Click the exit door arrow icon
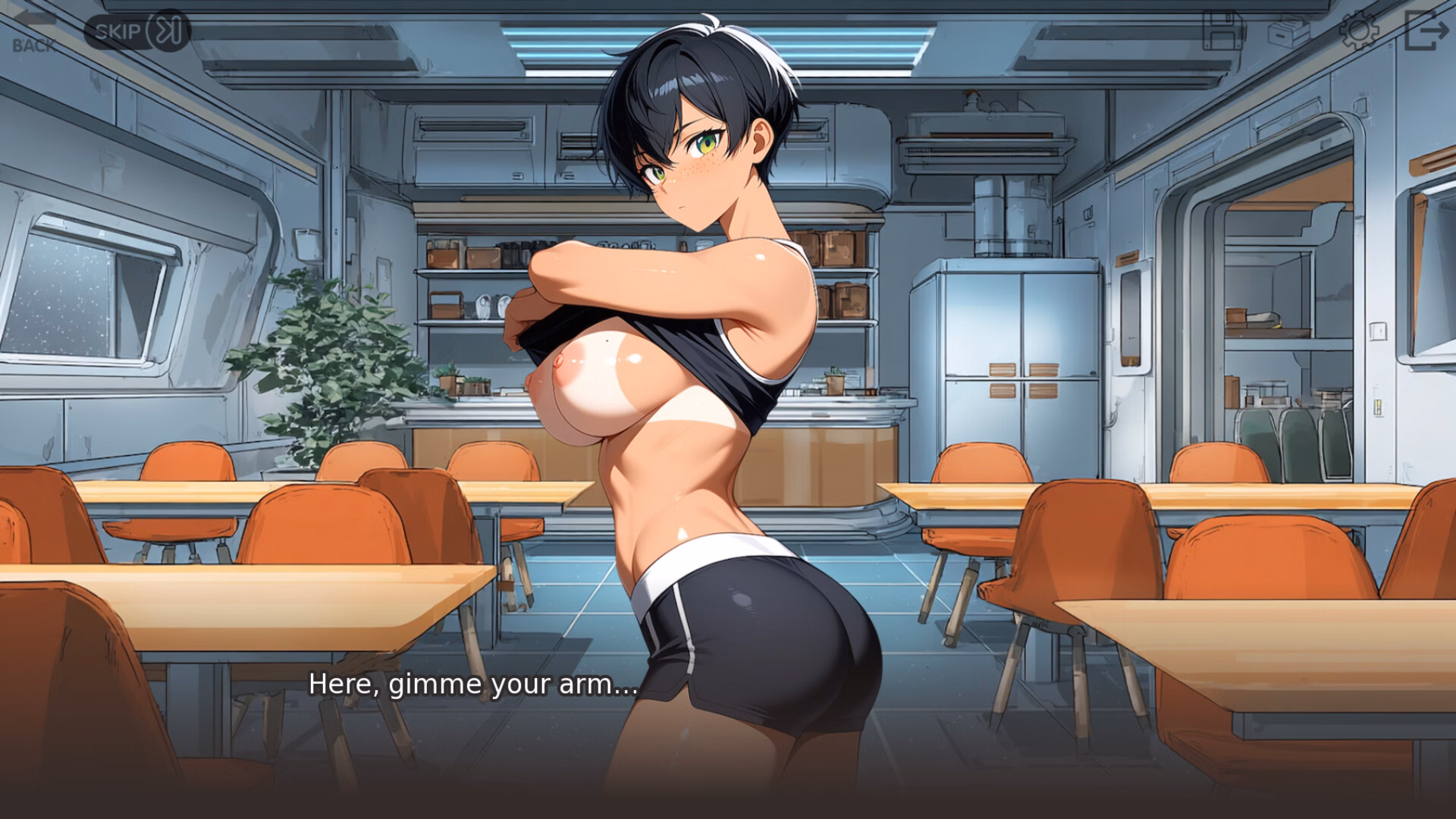Viewport: 1456px width, 819px height. coord(1426,31)
